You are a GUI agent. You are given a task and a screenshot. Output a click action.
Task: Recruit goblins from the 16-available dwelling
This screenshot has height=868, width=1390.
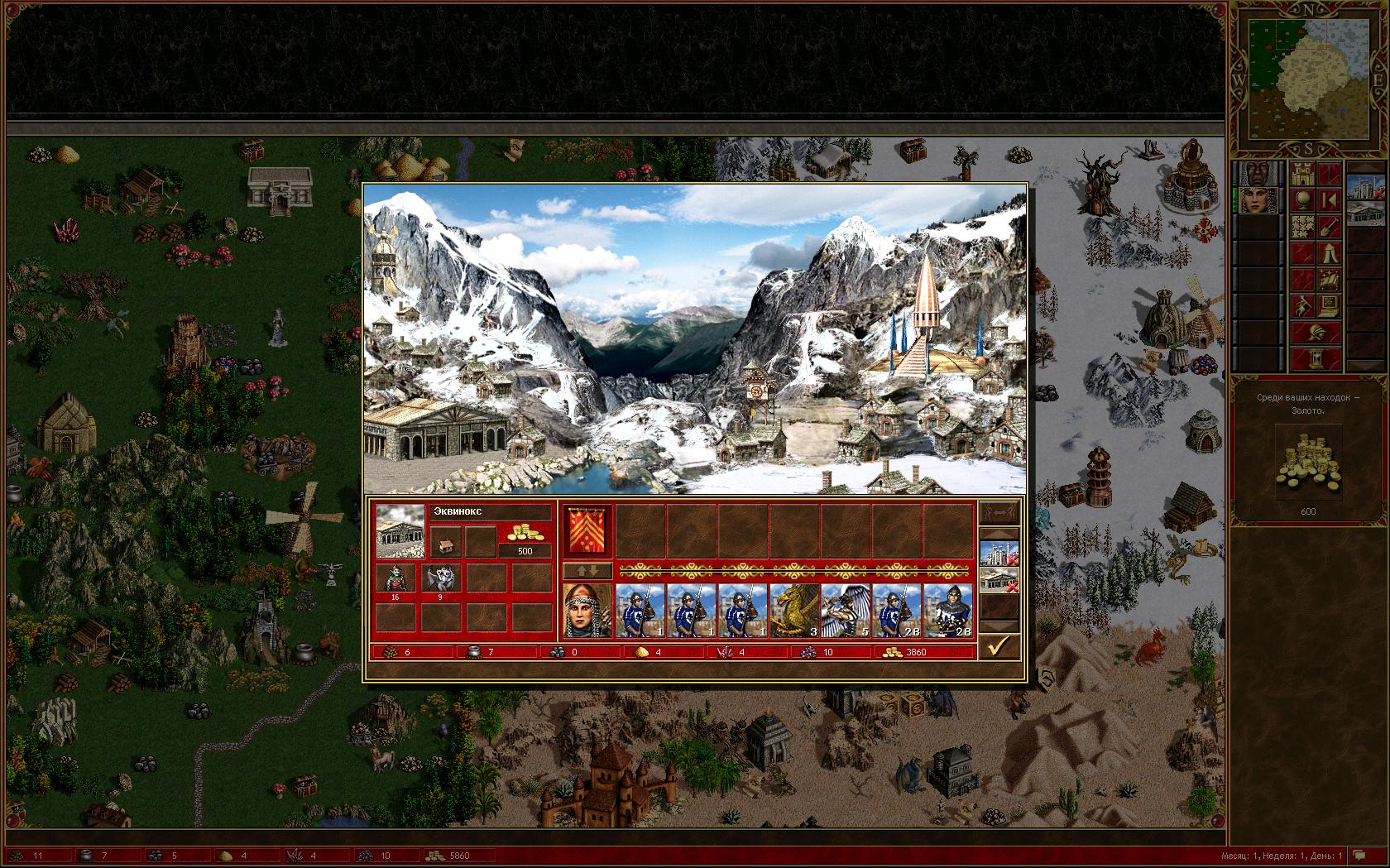[x=395, y=578]
